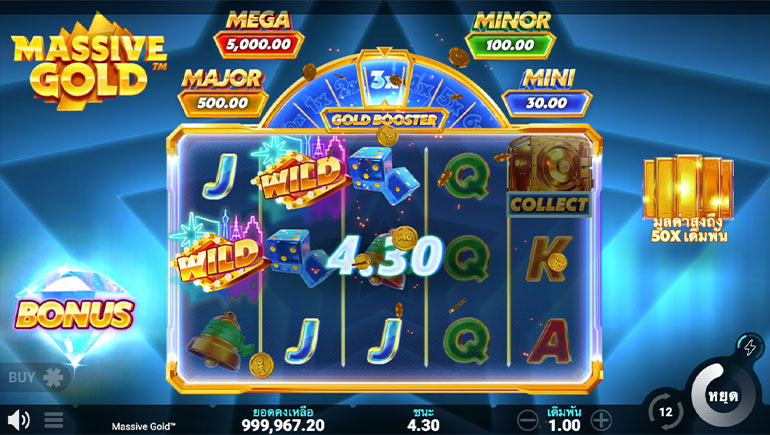Image resolution: width=770 pixels, height=435 pixels.
Task: Stop the spin with the หยุด button
Action: coord(722,393)
